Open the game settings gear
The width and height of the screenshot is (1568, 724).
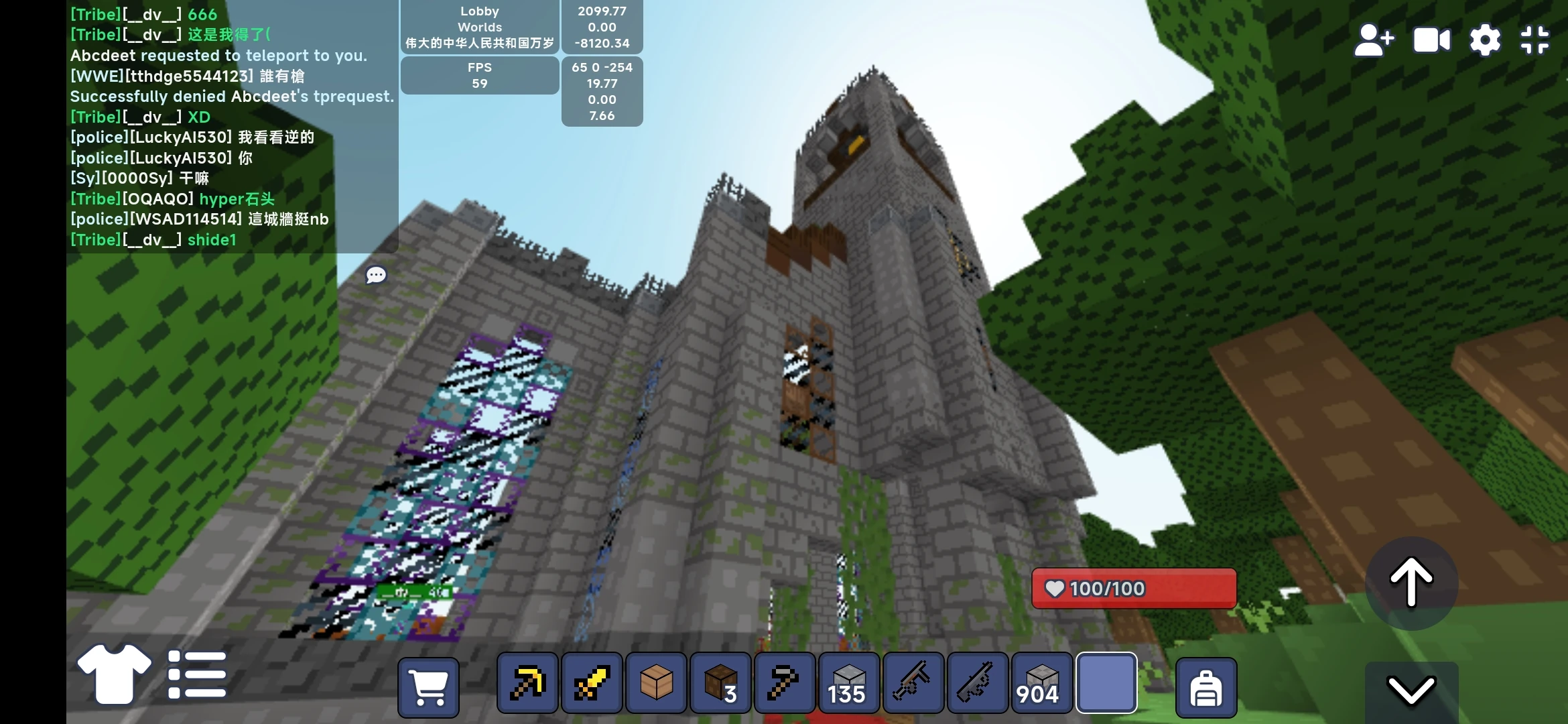[1485, 40]
